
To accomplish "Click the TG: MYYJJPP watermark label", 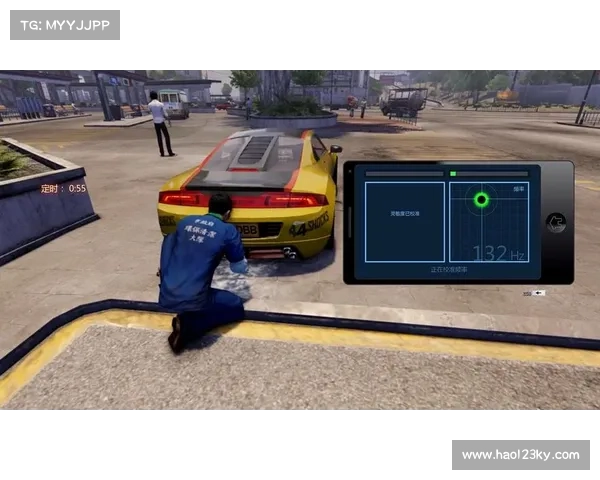I will pyautogui.click(x=64, y=24).
